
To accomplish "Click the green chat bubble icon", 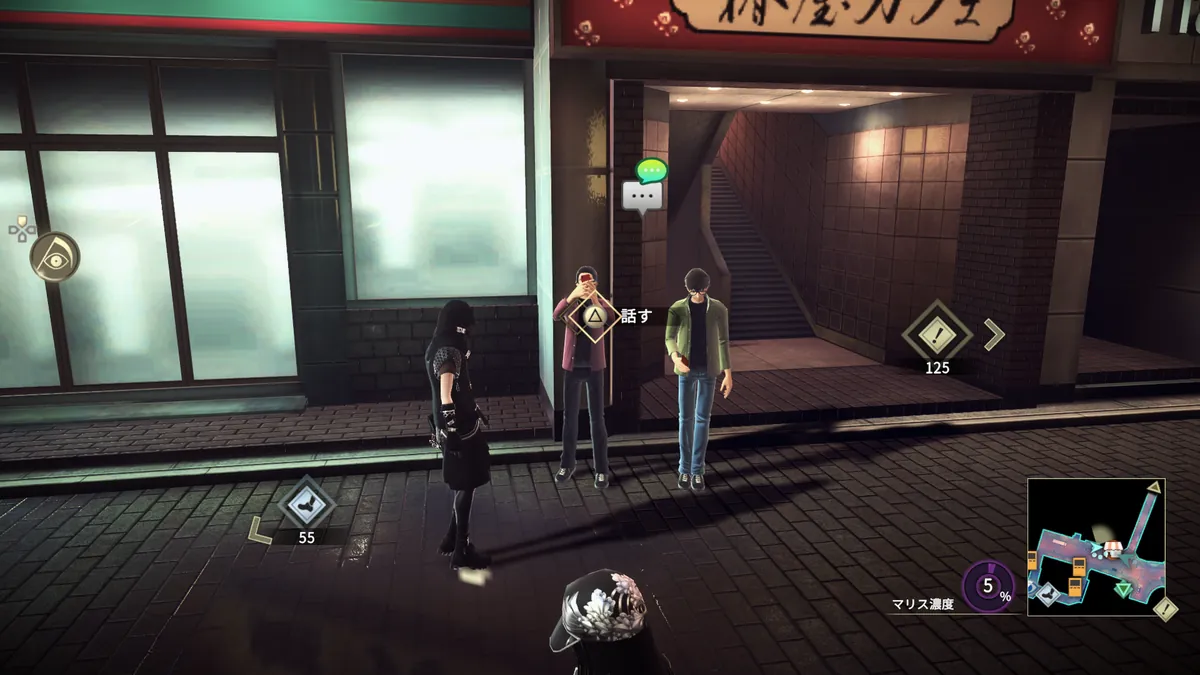I will 653,169.
